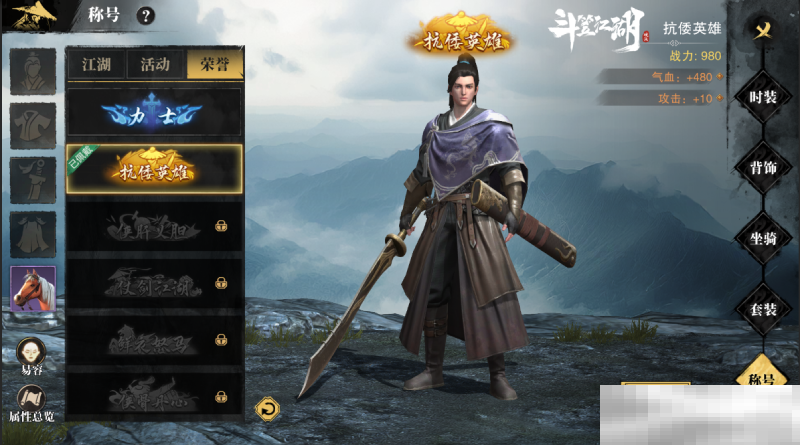The width and height of the screenshot is (800, 445).
Task: Close the title screen with the X
Action: [x=763, y=29]
